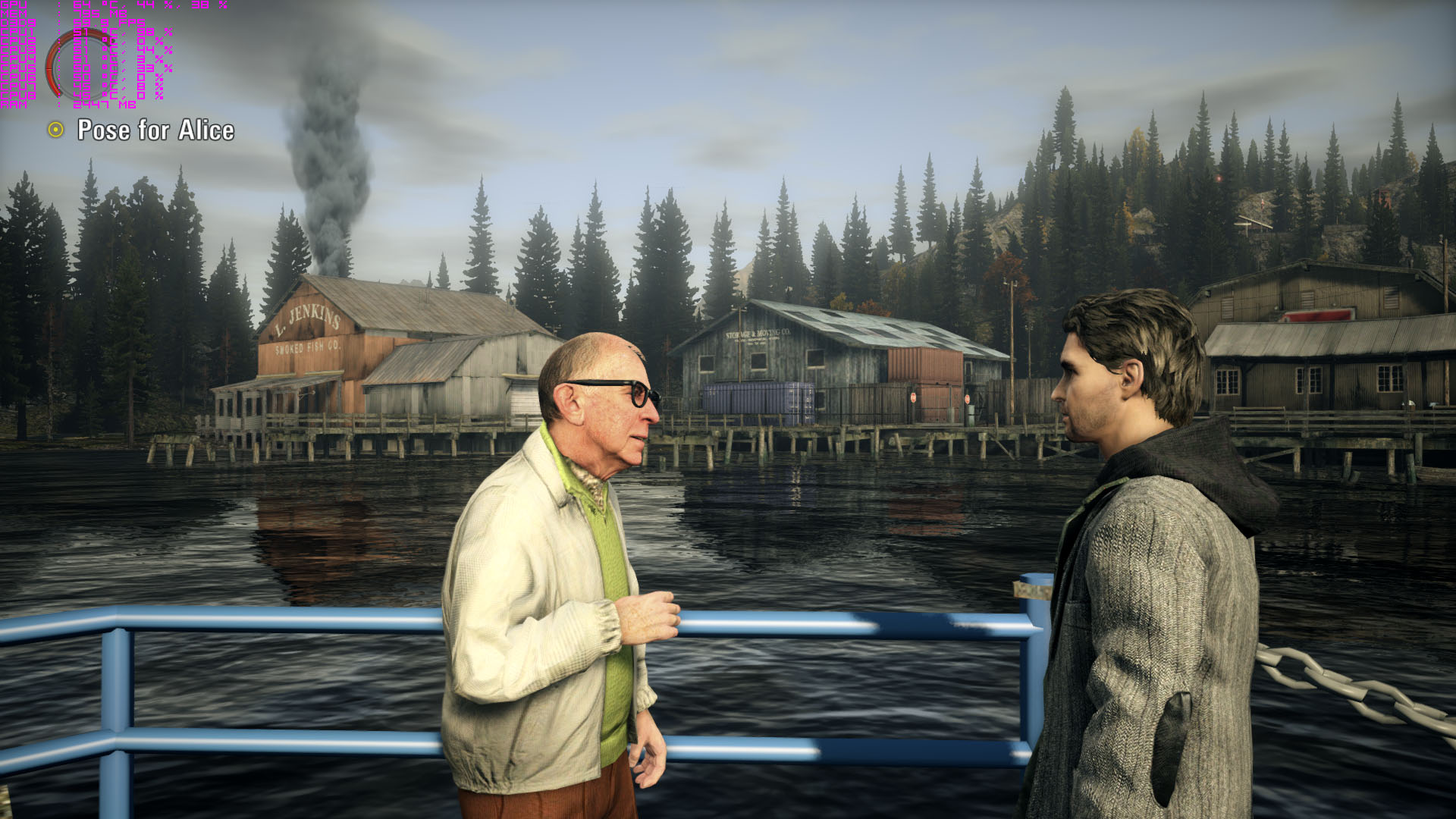Select the "Pose for Alice" objective tracker

pos(155,130)
